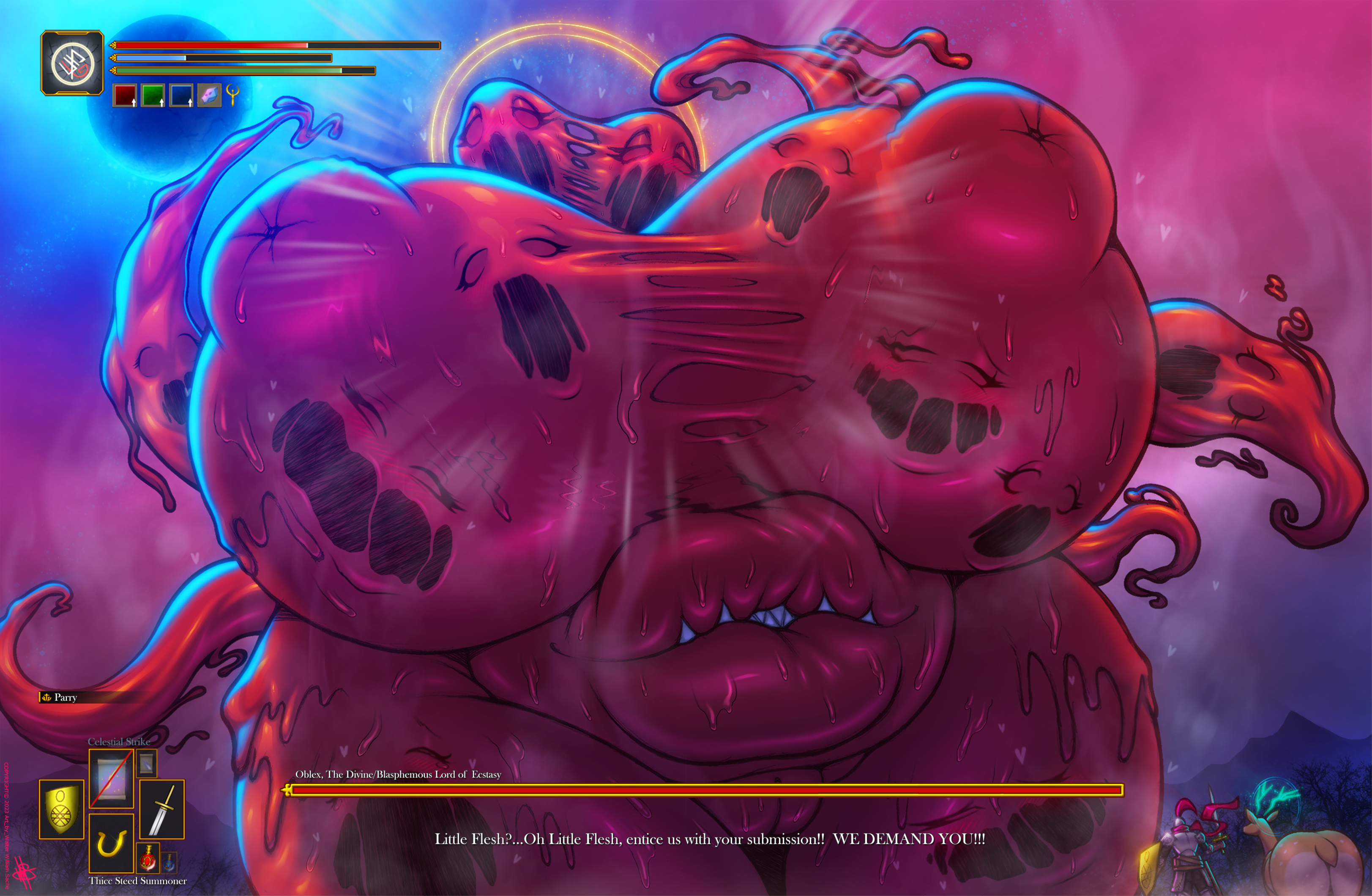Choose the Celestial Strike spell scroll slot
The width and height of the screenshot is (1372, 896).
click(x=111, y=778)
